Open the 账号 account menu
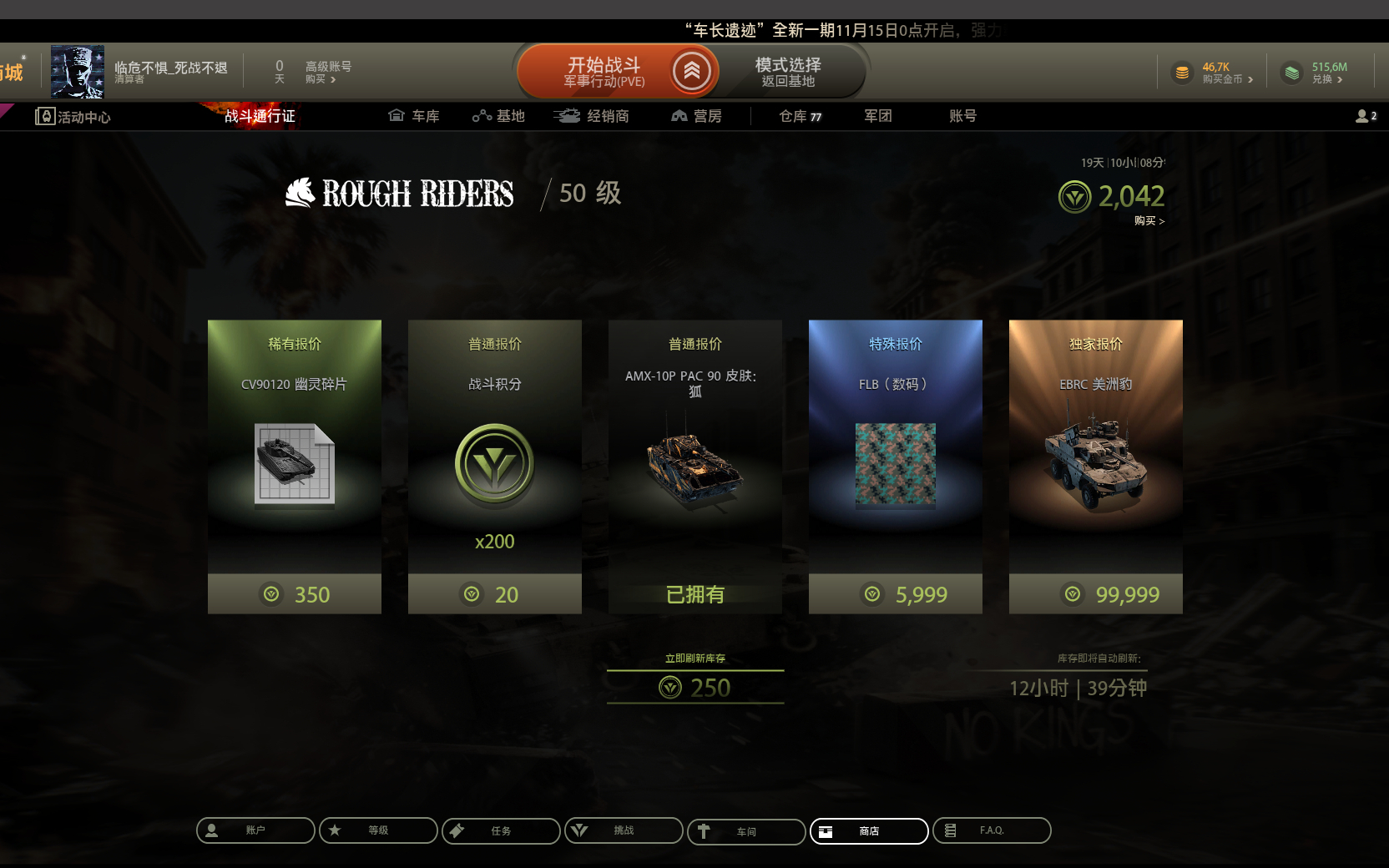The width and height of the screenshot is (1389, 868). coord(962,116)
